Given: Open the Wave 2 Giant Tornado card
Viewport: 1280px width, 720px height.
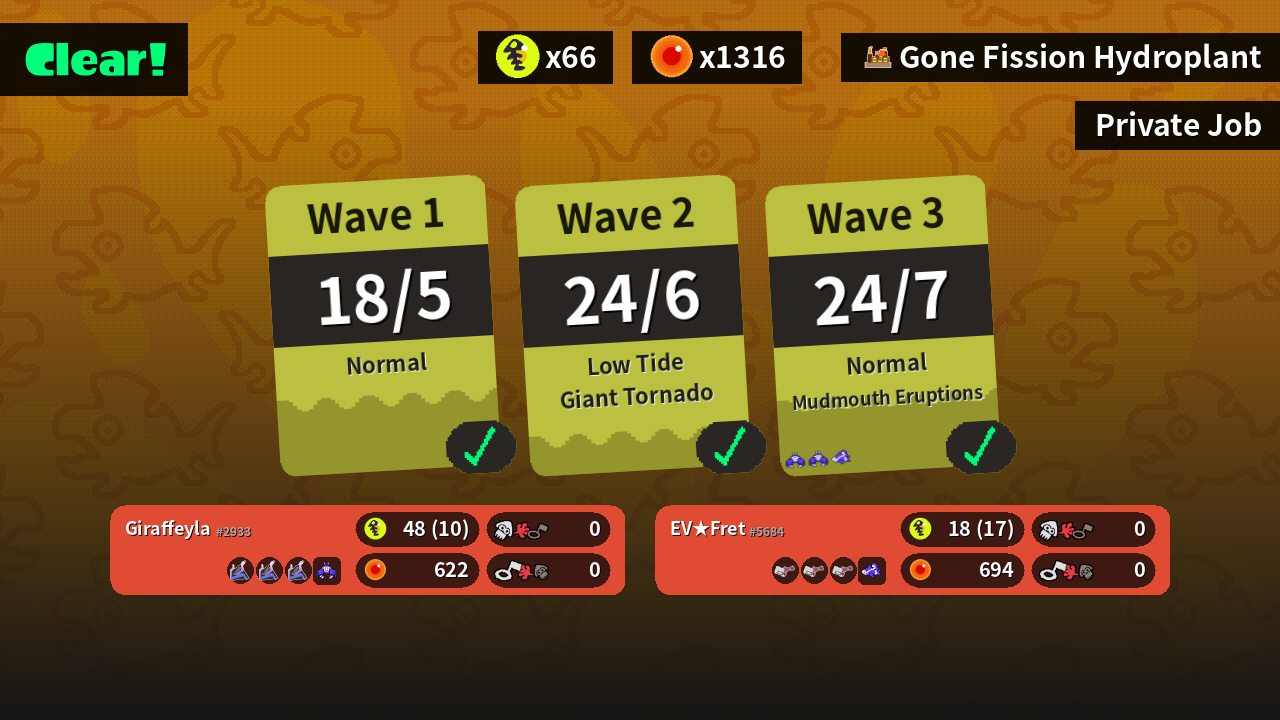Looking at the screenshot, I should click(x=634, y=325).
